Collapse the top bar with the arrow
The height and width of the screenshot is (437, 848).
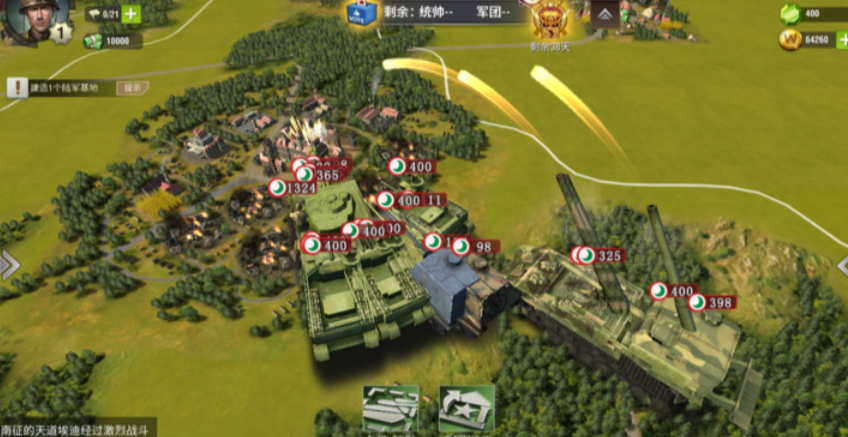tap(605, 14)
